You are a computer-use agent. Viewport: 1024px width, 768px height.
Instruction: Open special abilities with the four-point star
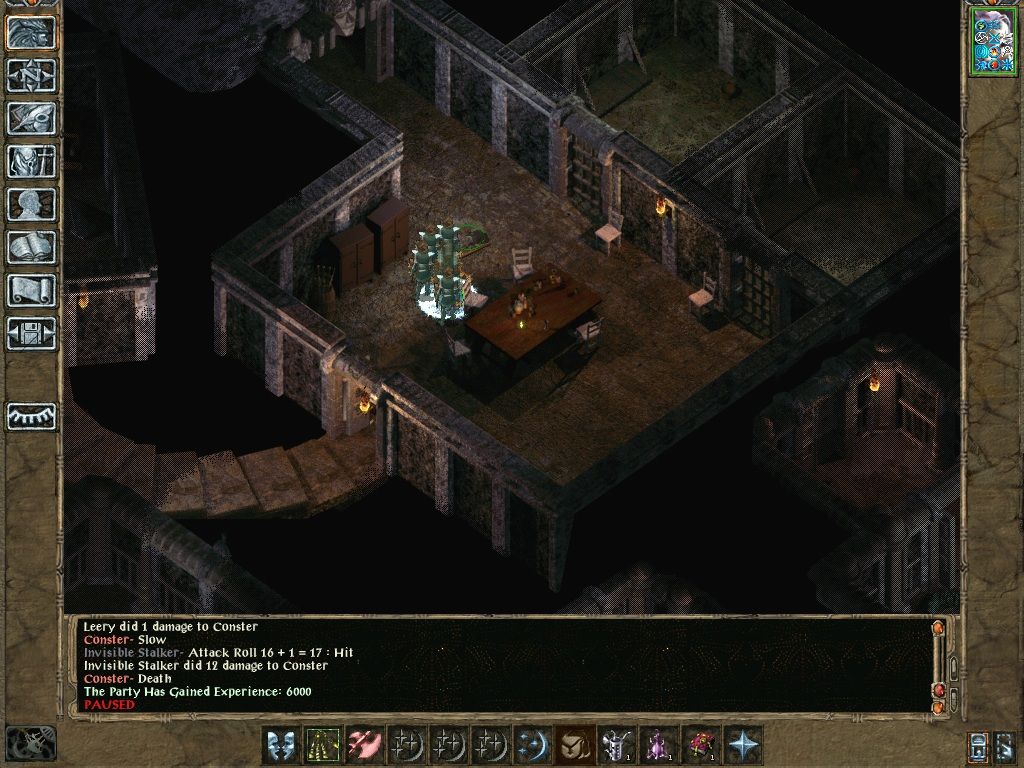click(x=743, y=745)
